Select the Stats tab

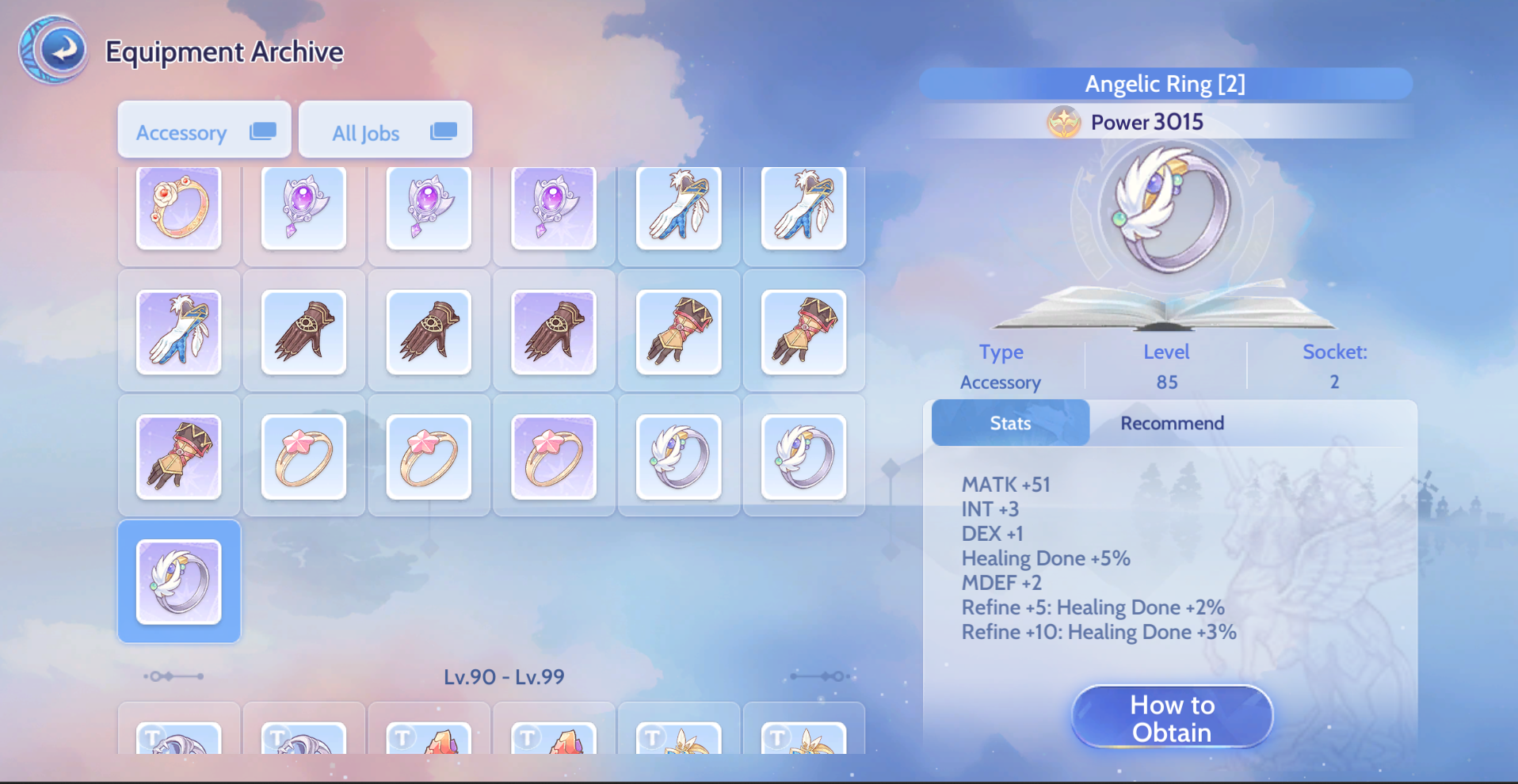click(1010, 423)
